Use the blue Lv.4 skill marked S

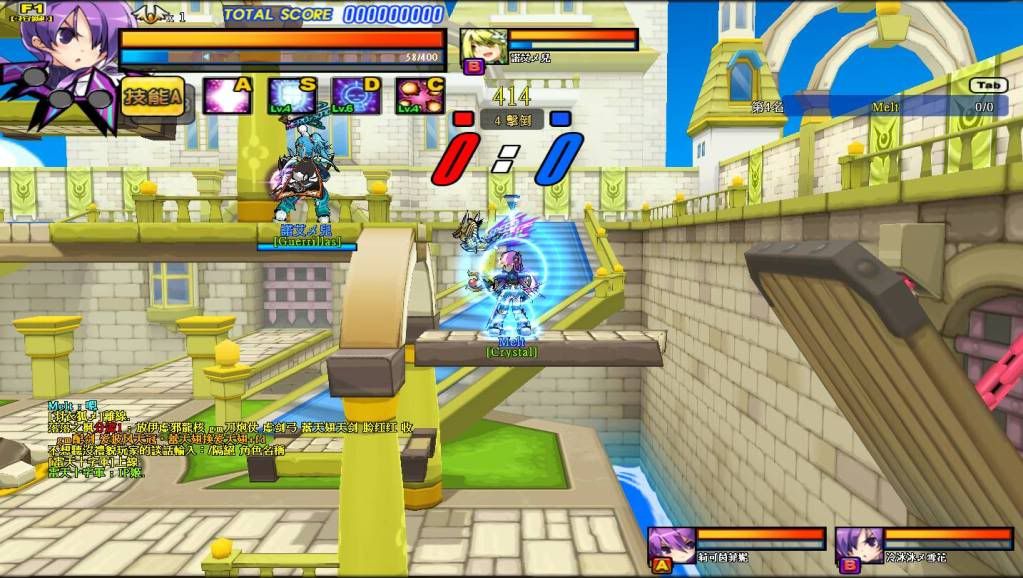pos(291,96)
